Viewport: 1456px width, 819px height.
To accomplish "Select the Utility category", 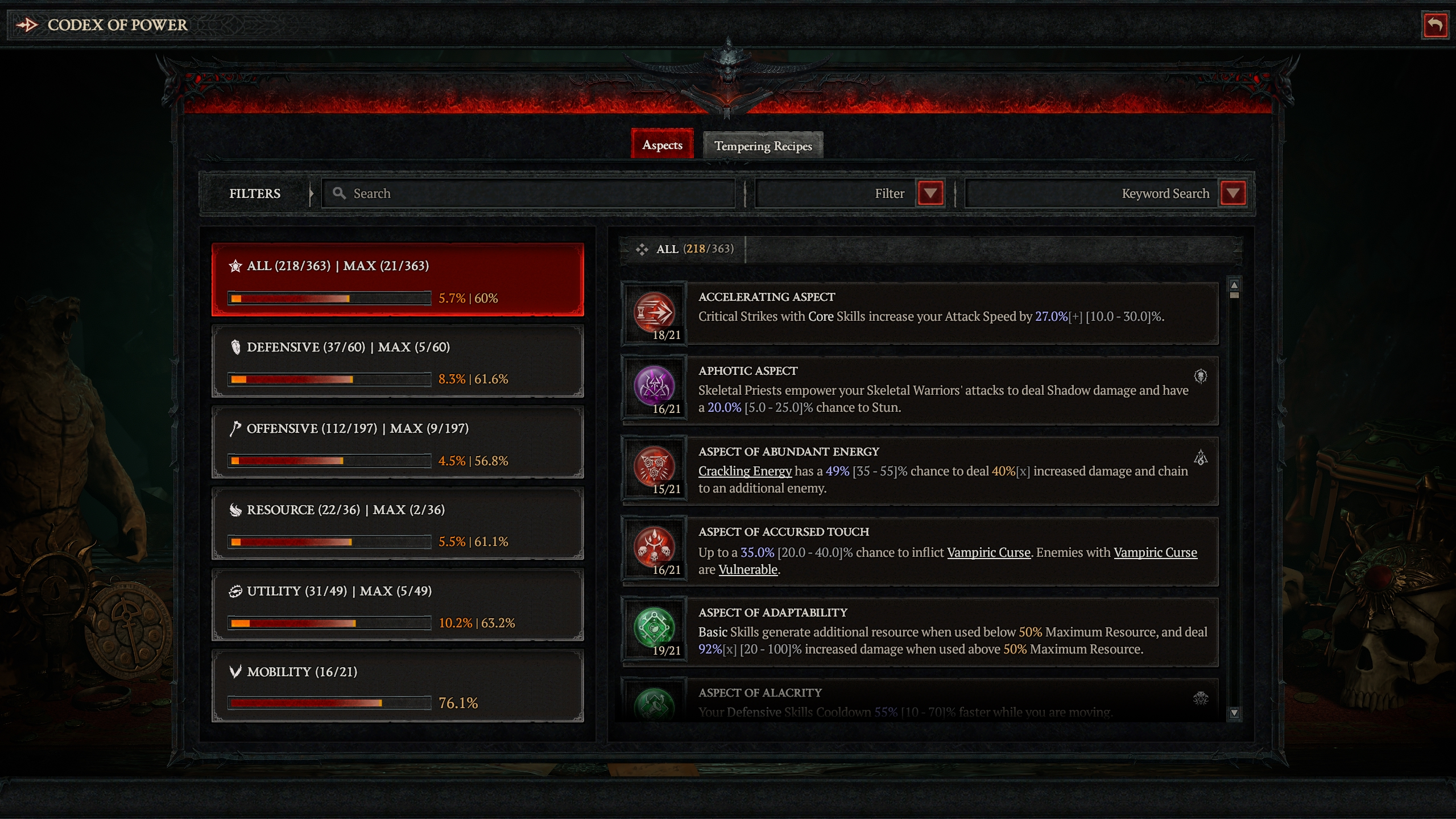I will click(x=397, y=605).
